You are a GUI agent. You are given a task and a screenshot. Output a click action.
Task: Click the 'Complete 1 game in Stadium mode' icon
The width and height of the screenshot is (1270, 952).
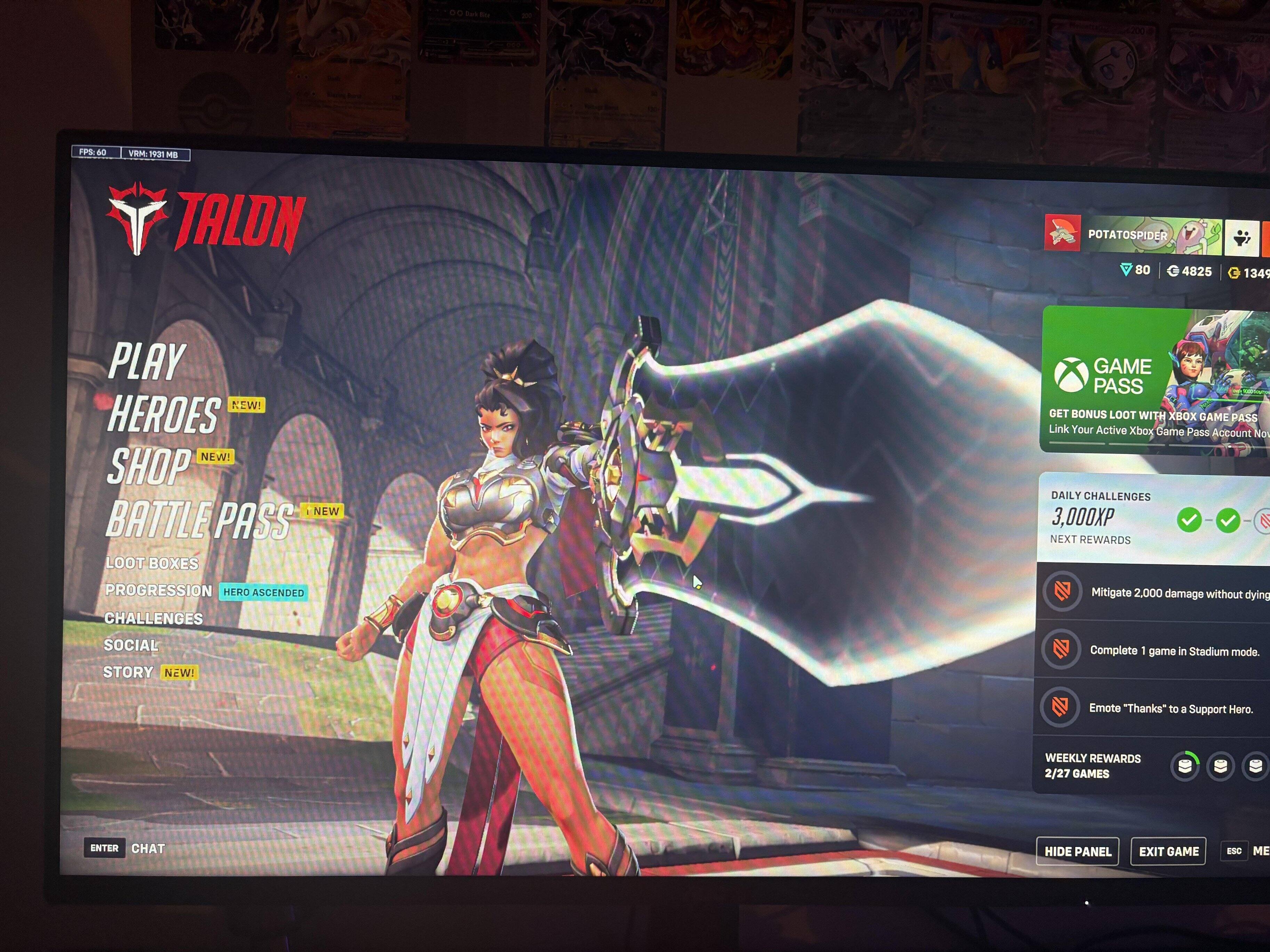coord(1062,650)
